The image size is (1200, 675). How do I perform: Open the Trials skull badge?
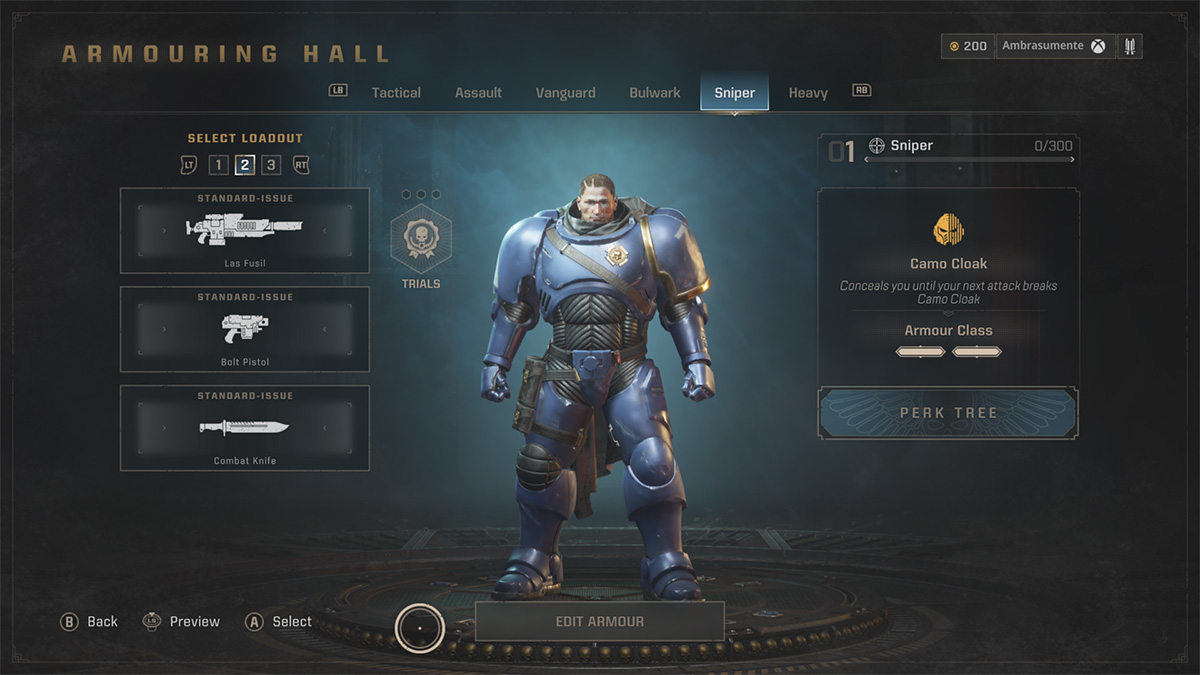[421, 240]
